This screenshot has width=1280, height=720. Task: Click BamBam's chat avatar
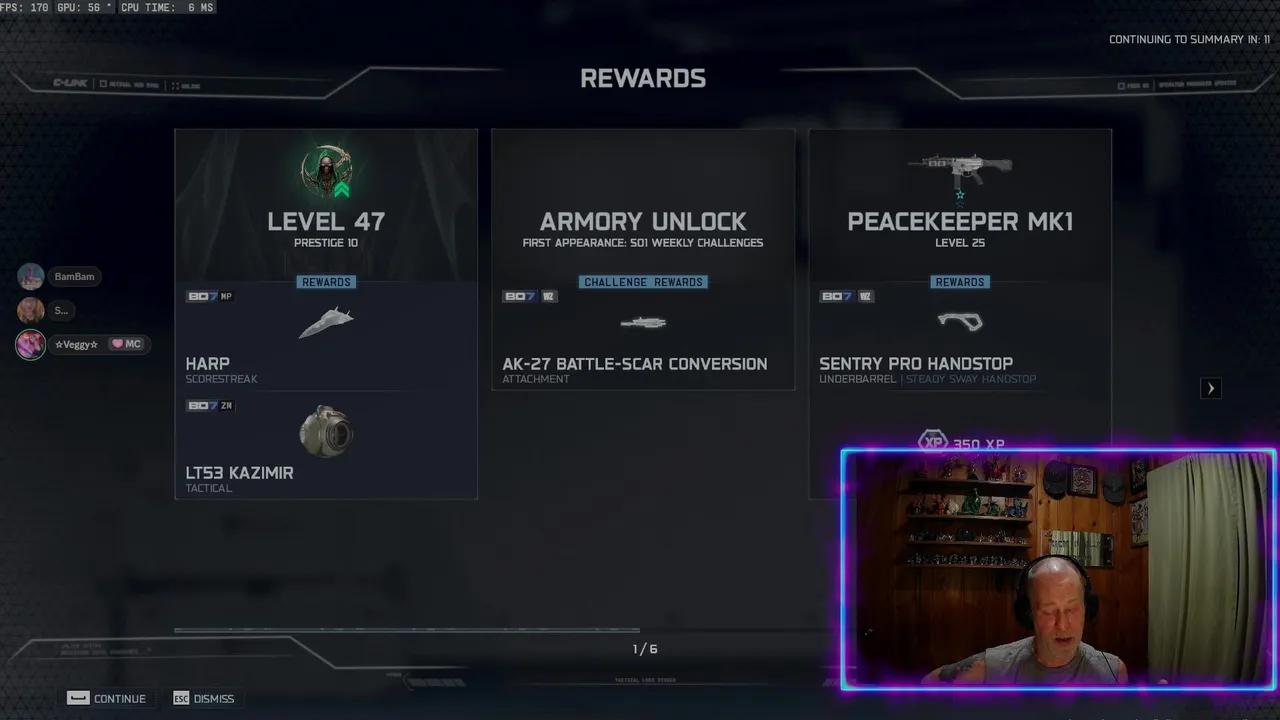(30, 276)
